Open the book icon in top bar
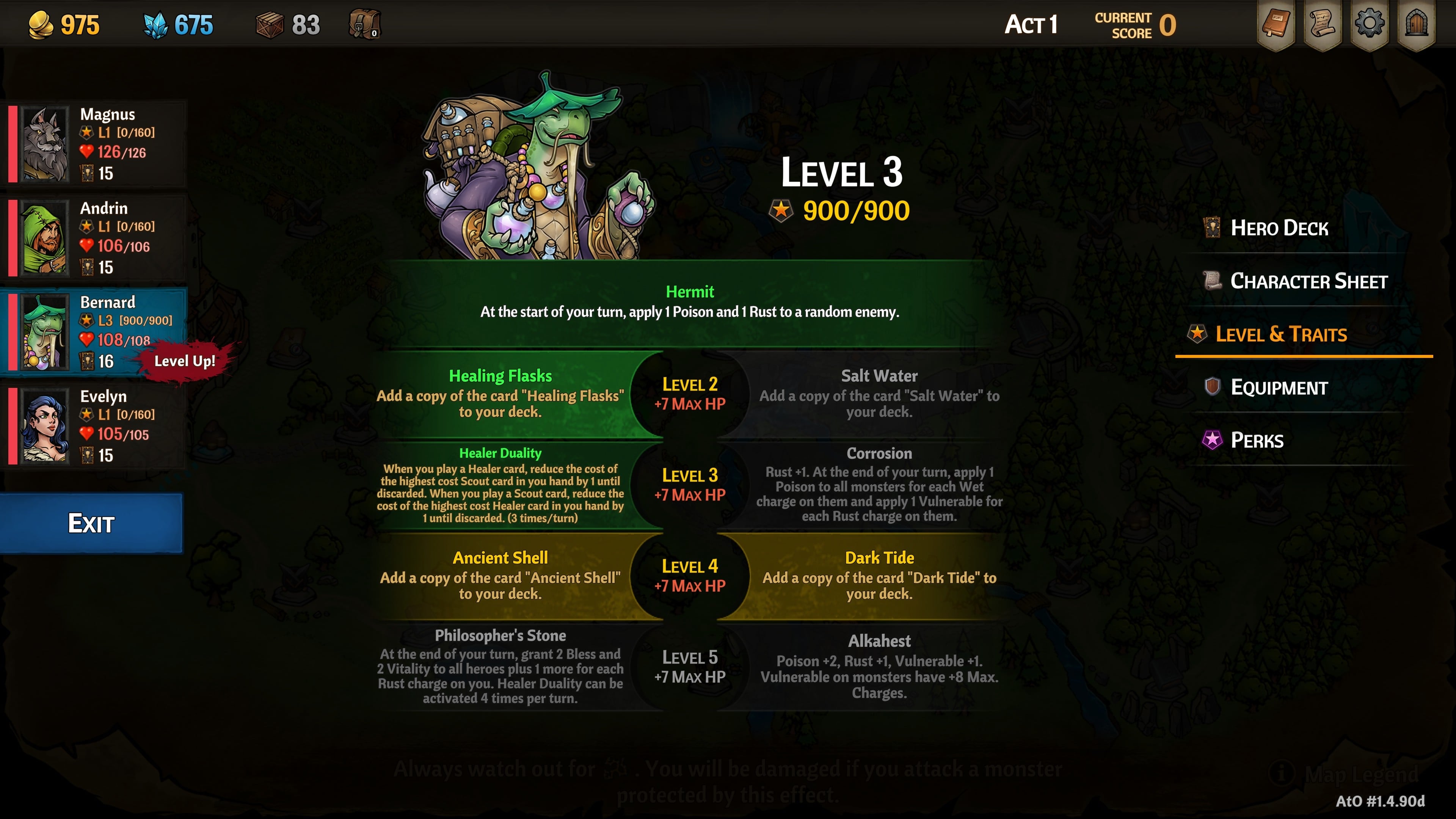Image resolution: width=1456 pixels, height=819 pixels. 1276,24
